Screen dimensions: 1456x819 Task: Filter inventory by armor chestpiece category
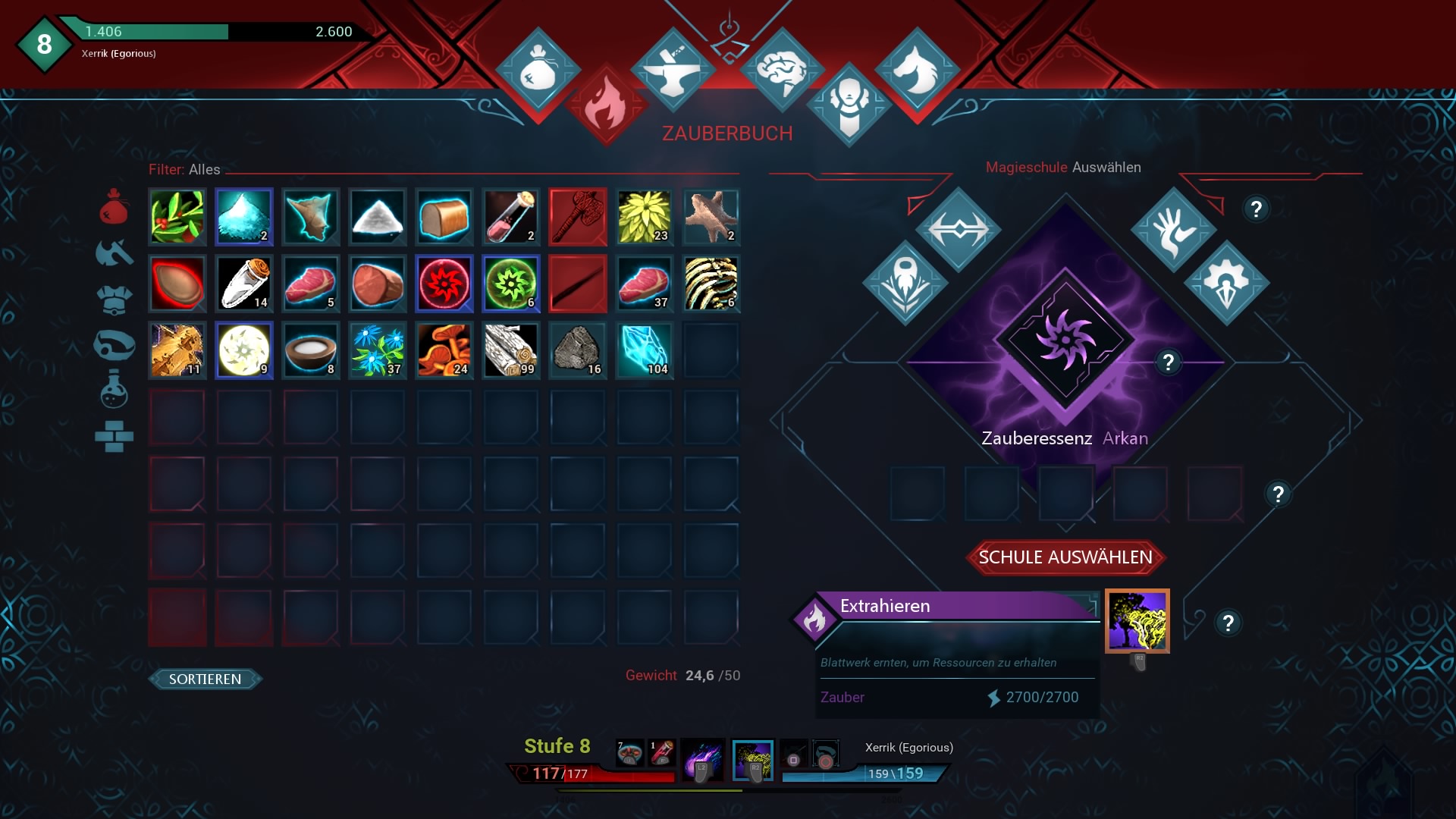tap(114, 300)
